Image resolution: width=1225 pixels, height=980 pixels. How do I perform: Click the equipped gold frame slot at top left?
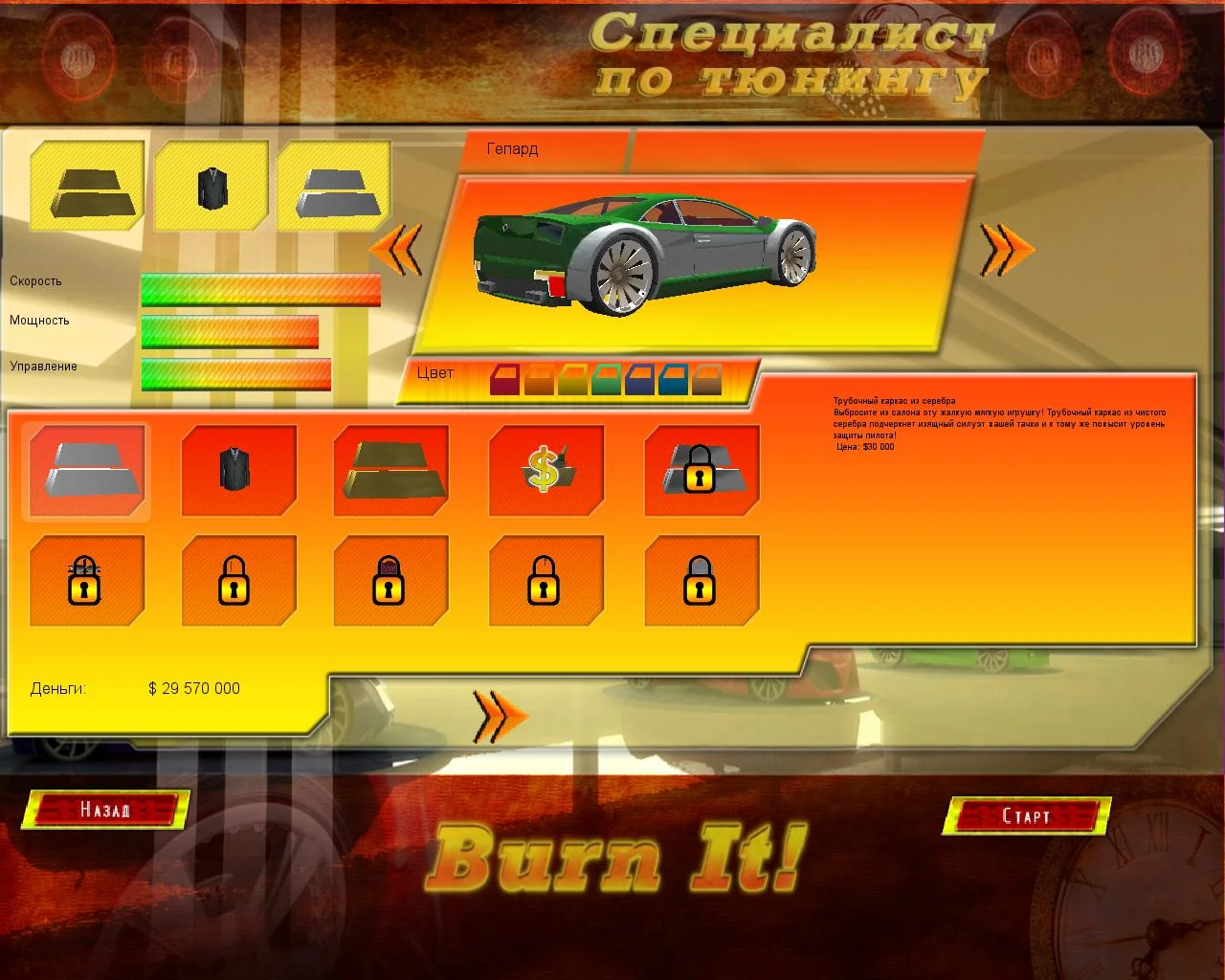coord(86,187)
